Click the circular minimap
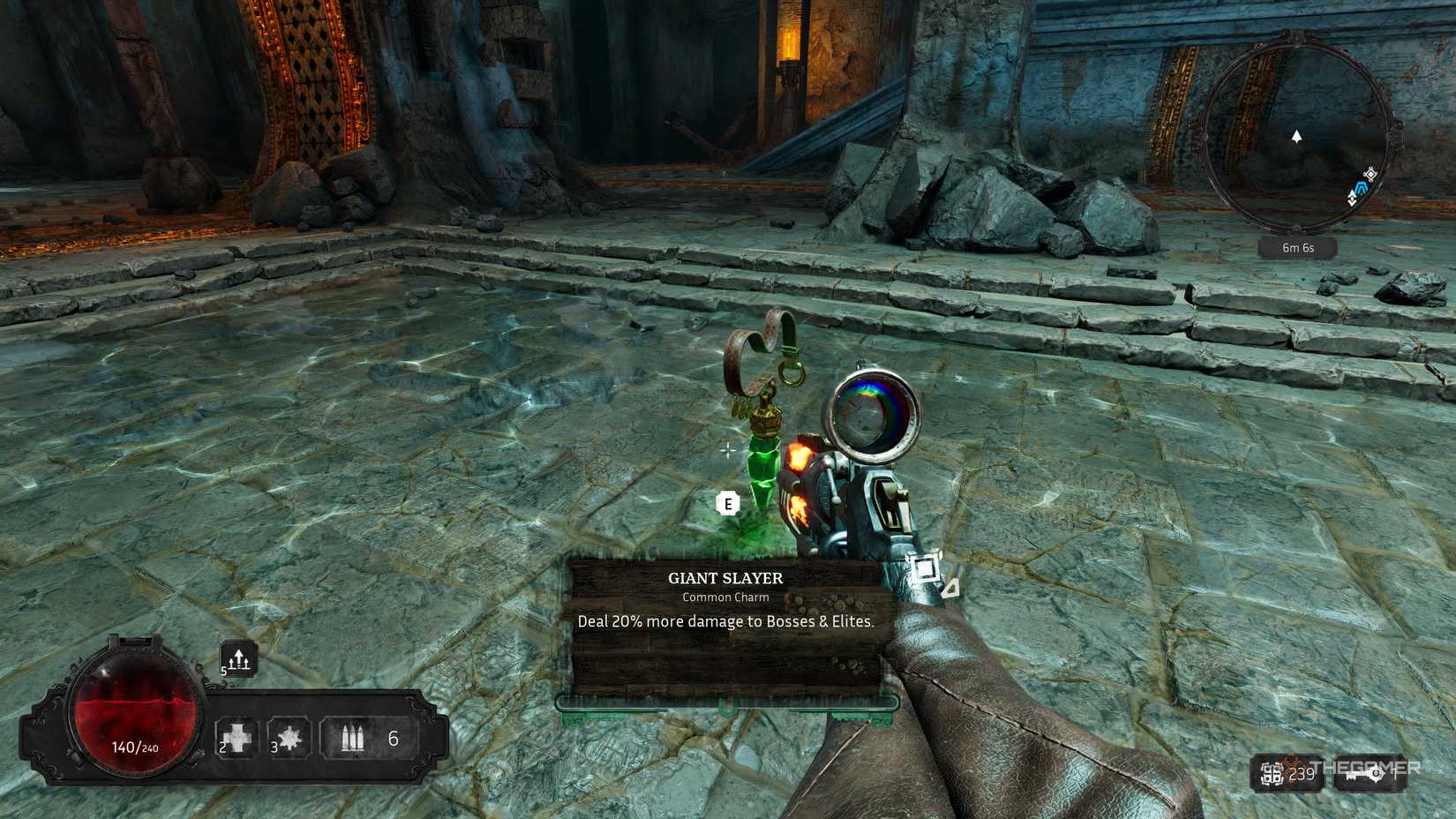The height and width of the screenshot is (819, 1456). click(1295, 134)
